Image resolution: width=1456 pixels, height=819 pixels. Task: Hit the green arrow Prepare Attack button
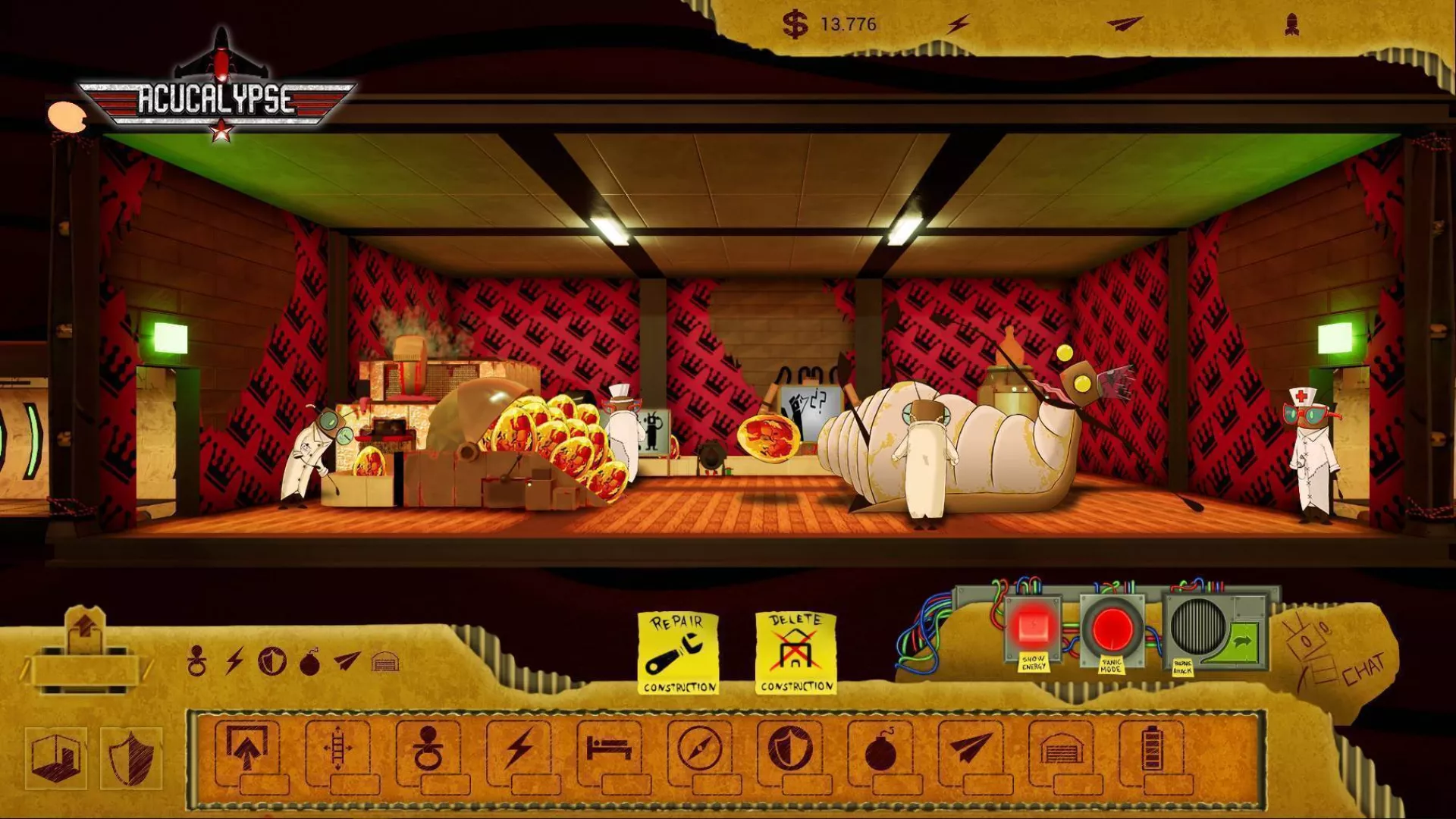[x=1243, y=642]
